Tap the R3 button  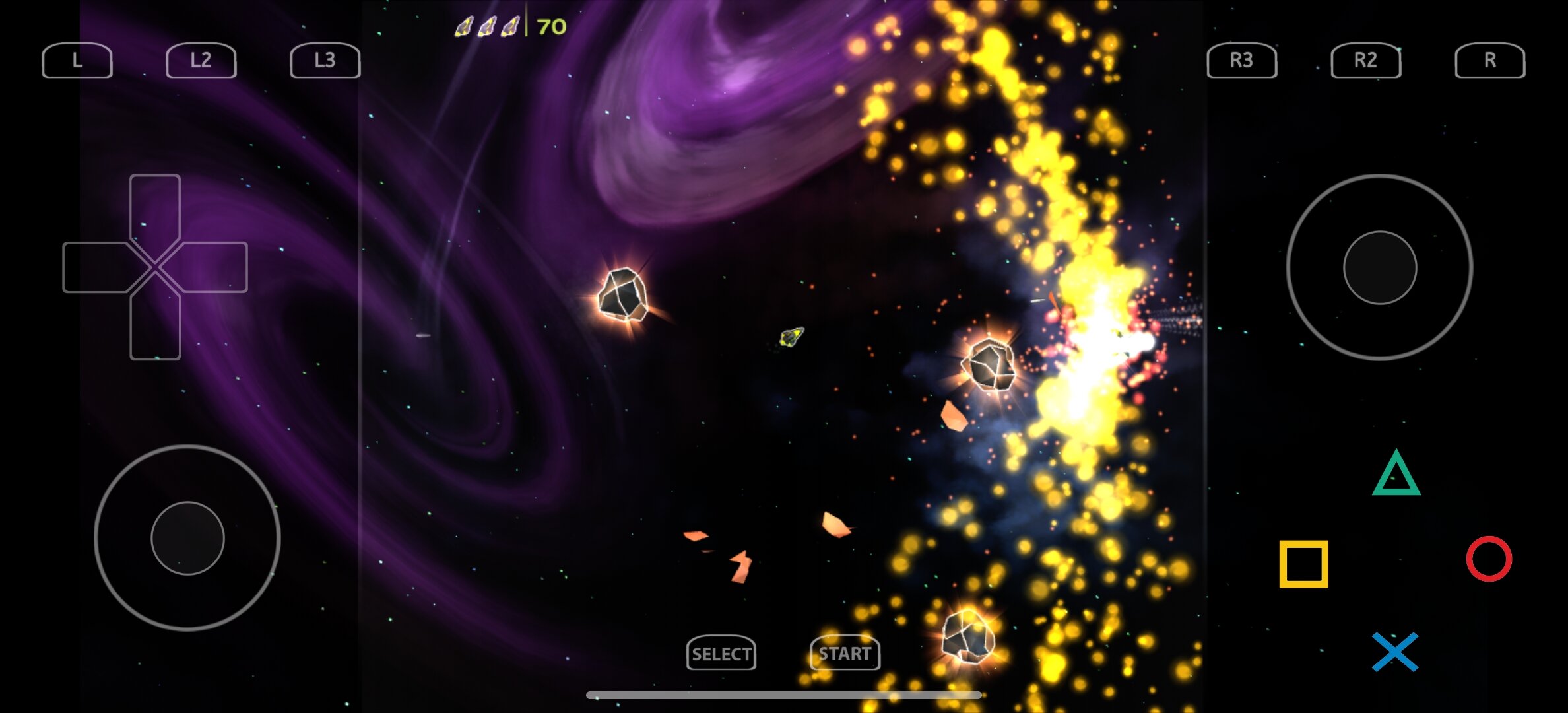[1241, 61]
